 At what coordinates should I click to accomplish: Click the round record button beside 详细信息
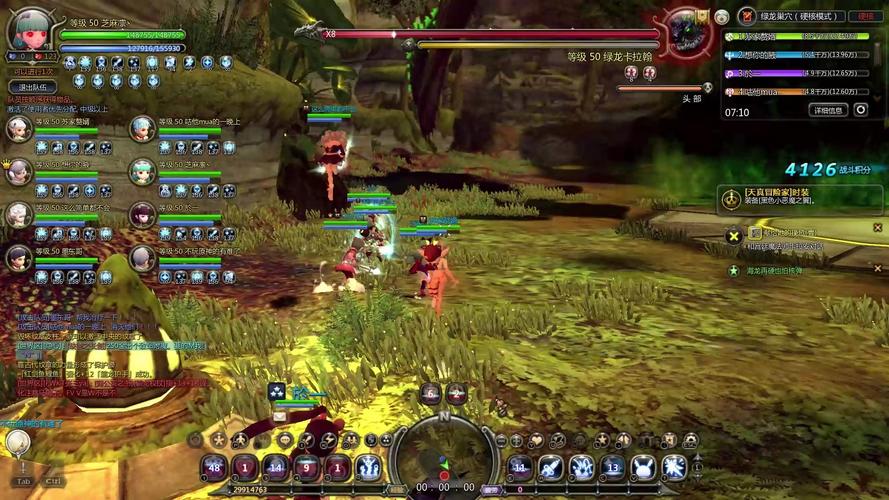(861, 110)
